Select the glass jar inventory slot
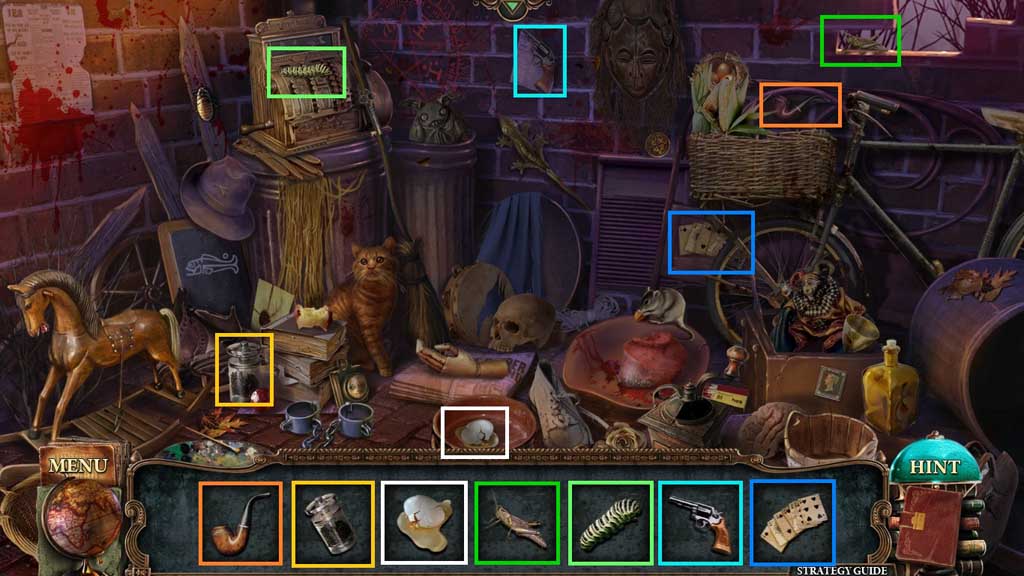Viewport: 1024px width, 576px height. pos(333,522)
